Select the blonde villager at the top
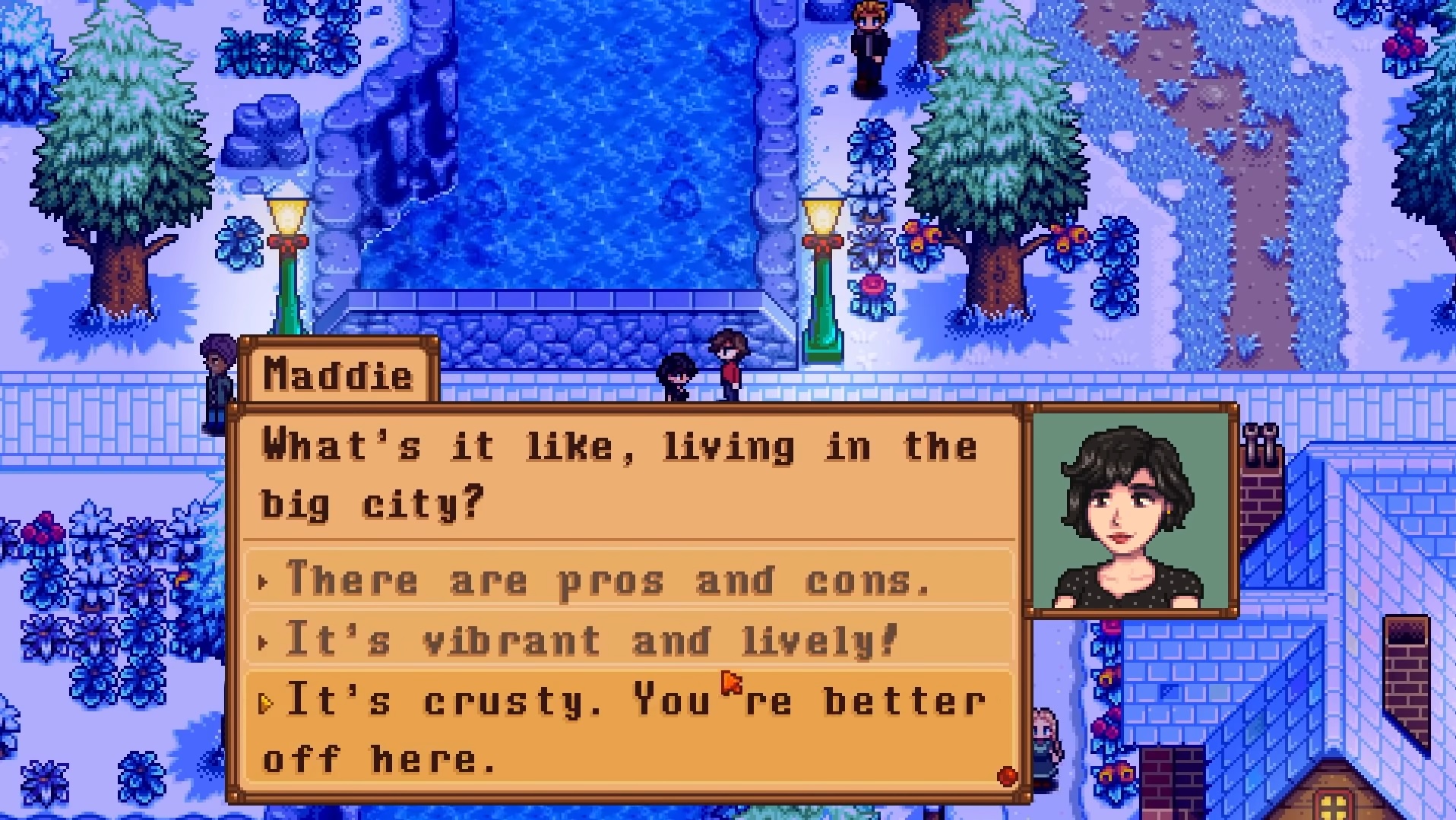 (869, 46)
